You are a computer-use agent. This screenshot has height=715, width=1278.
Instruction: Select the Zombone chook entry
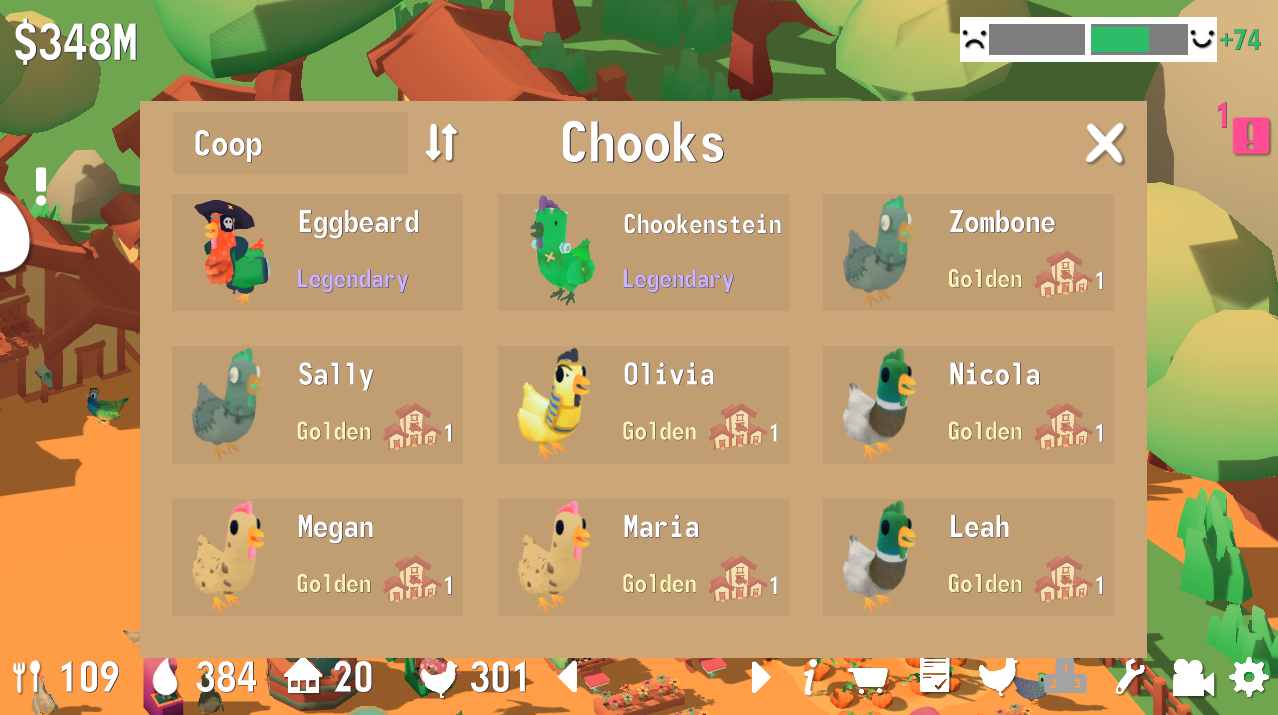tap(968, 252)
